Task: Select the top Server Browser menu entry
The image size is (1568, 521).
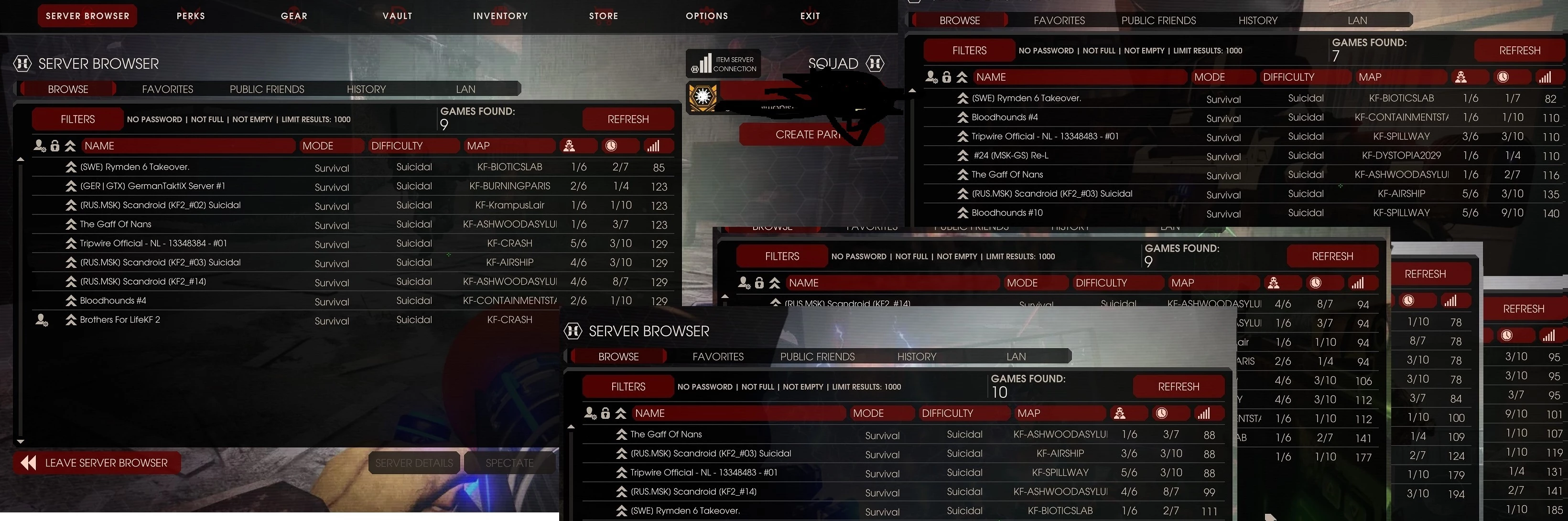Action: click(x=87, y=16)
